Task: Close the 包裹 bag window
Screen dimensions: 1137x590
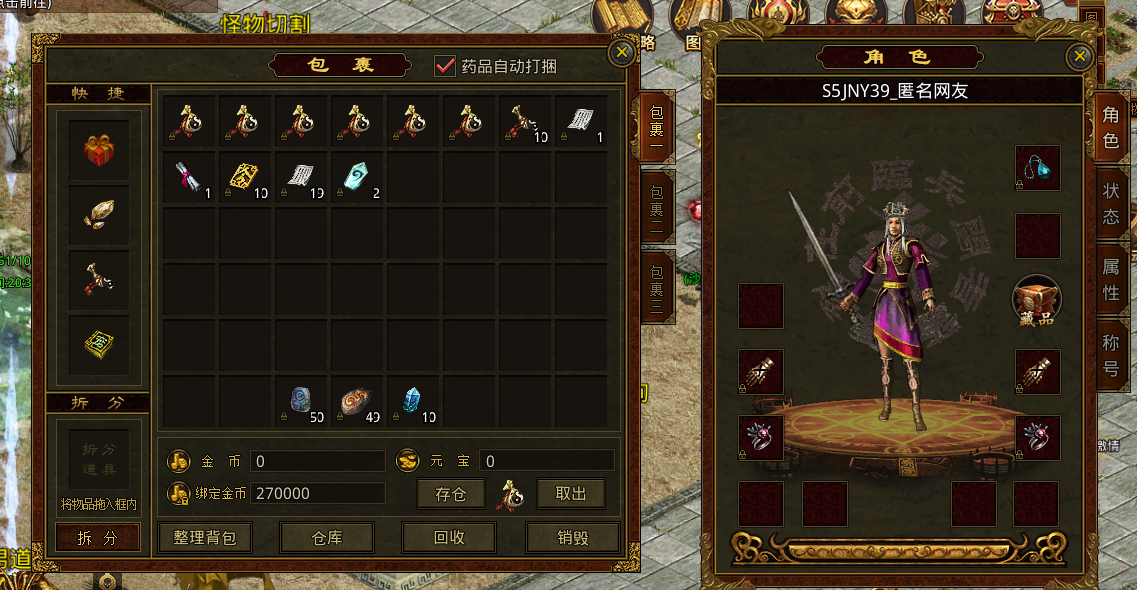Action: pyautogui.click(x=622, y=52)
